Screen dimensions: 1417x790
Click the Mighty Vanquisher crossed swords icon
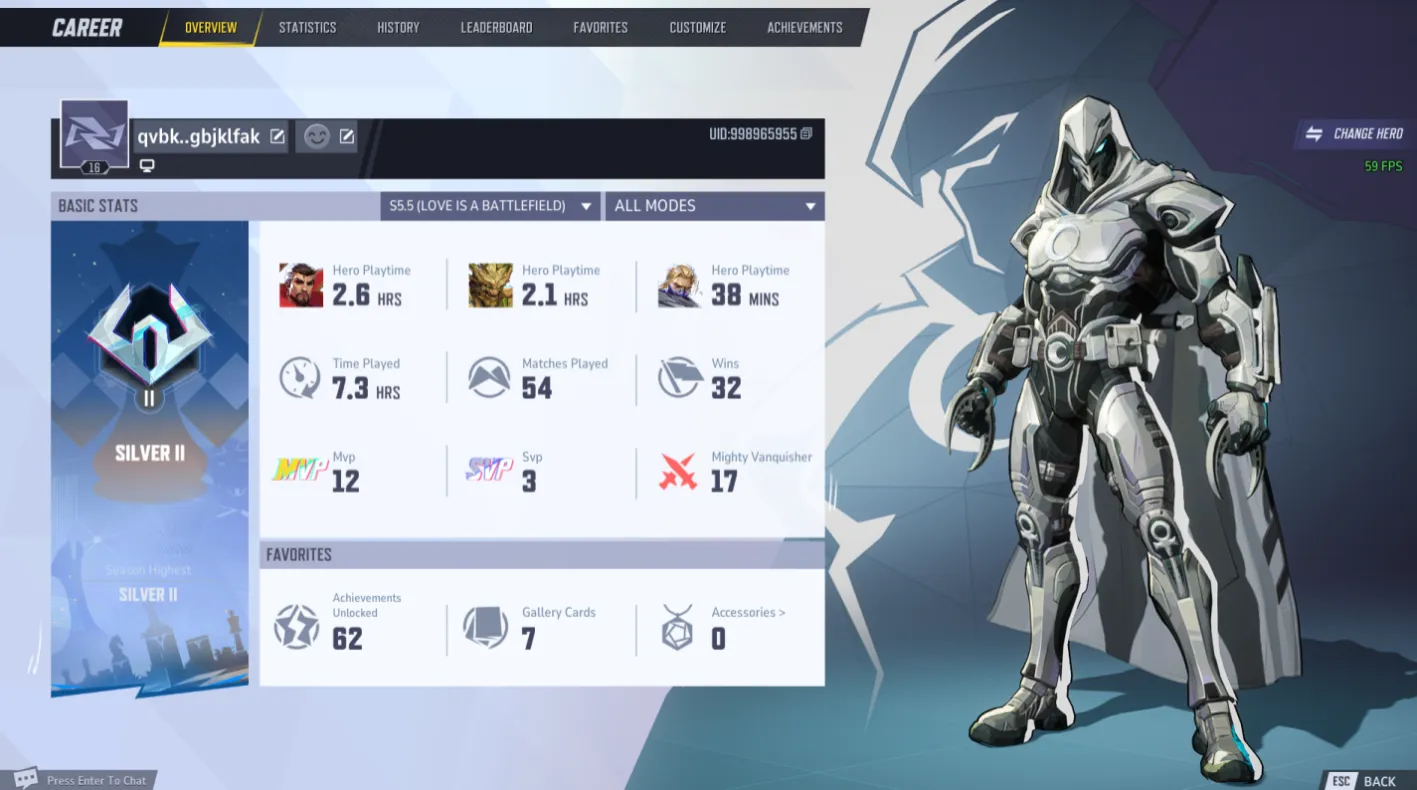[679, 471]
